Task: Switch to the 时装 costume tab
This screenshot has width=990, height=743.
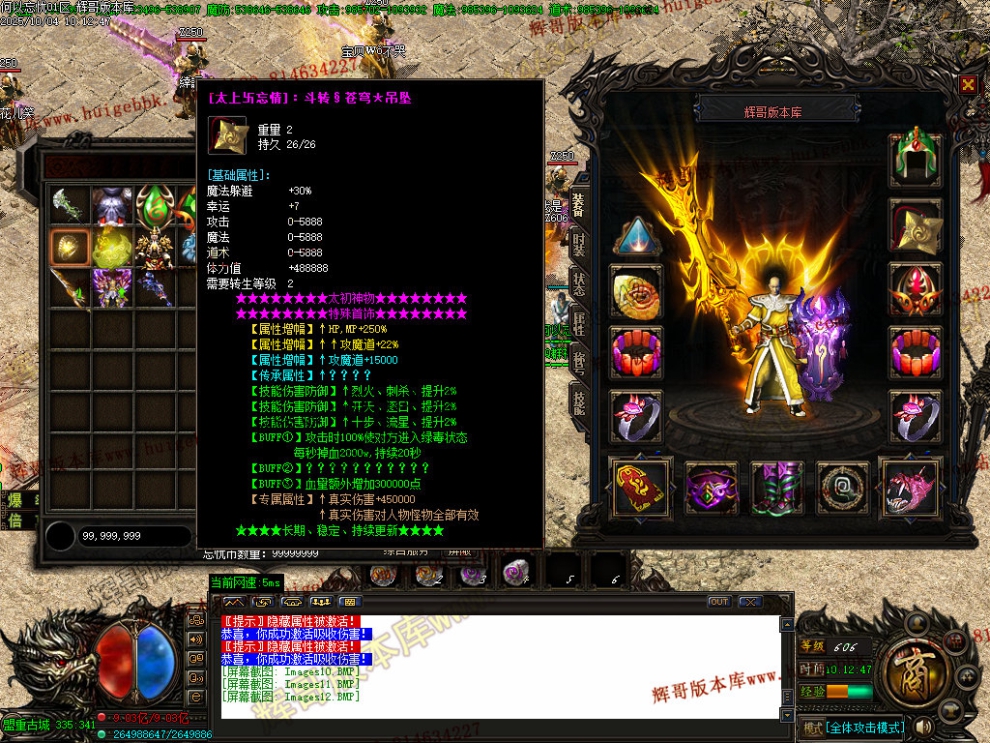Action: [x=579, y=245]
